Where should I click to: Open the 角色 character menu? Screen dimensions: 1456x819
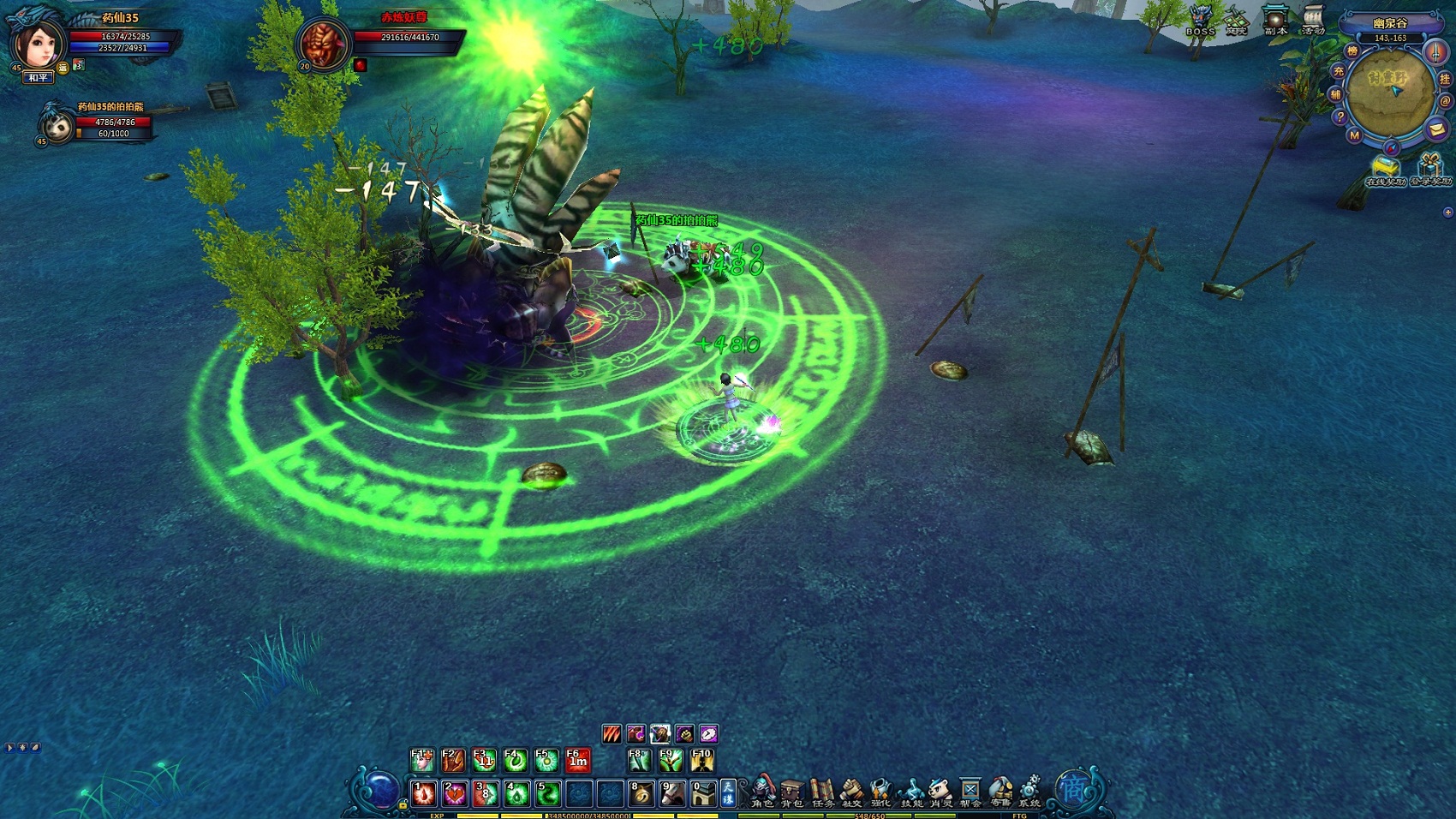tap(761, 792)
